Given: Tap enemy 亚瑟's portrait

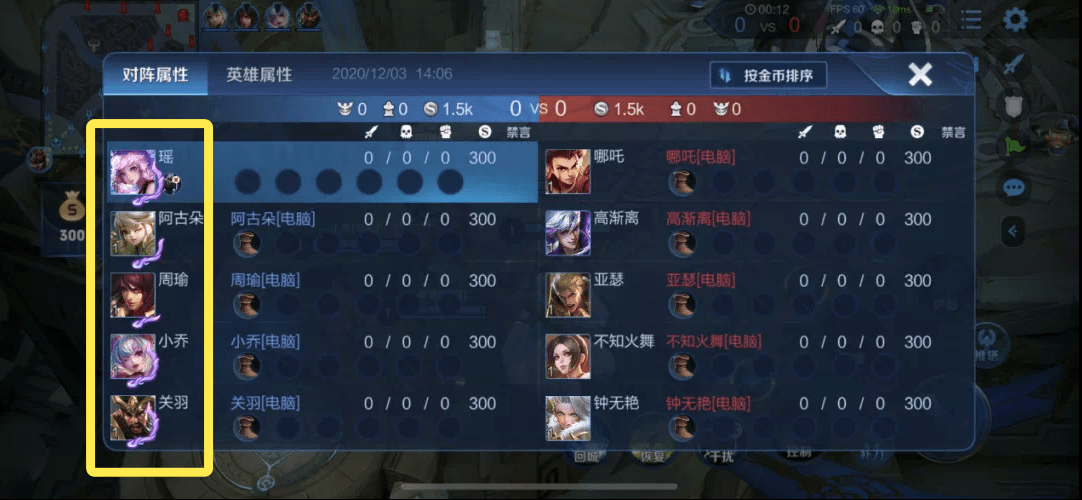Looking at the screenshot, I should pyautogui.click(x=567, y=295).
